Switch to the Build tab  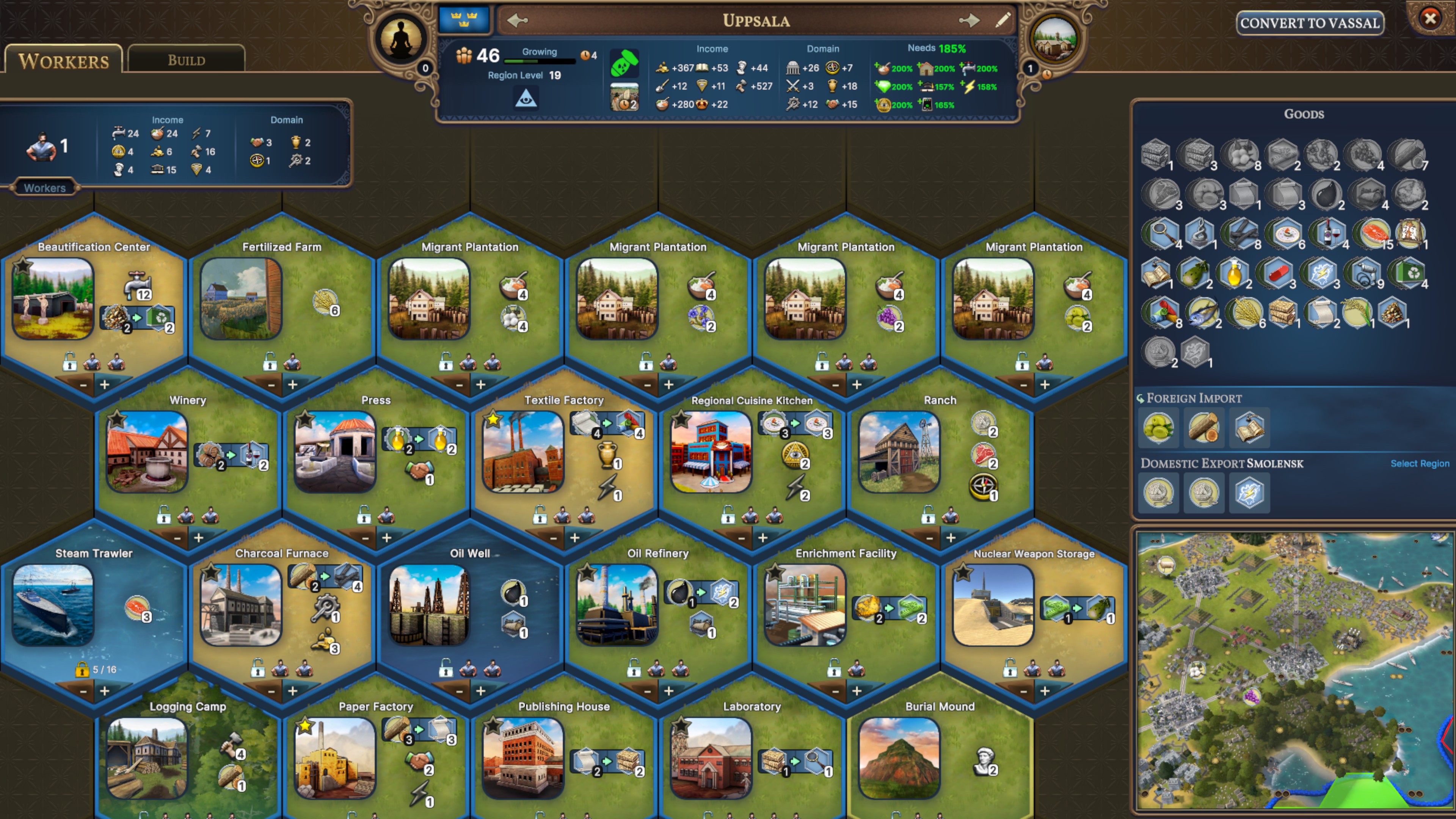pyautogui.click(x=186, y=60)
